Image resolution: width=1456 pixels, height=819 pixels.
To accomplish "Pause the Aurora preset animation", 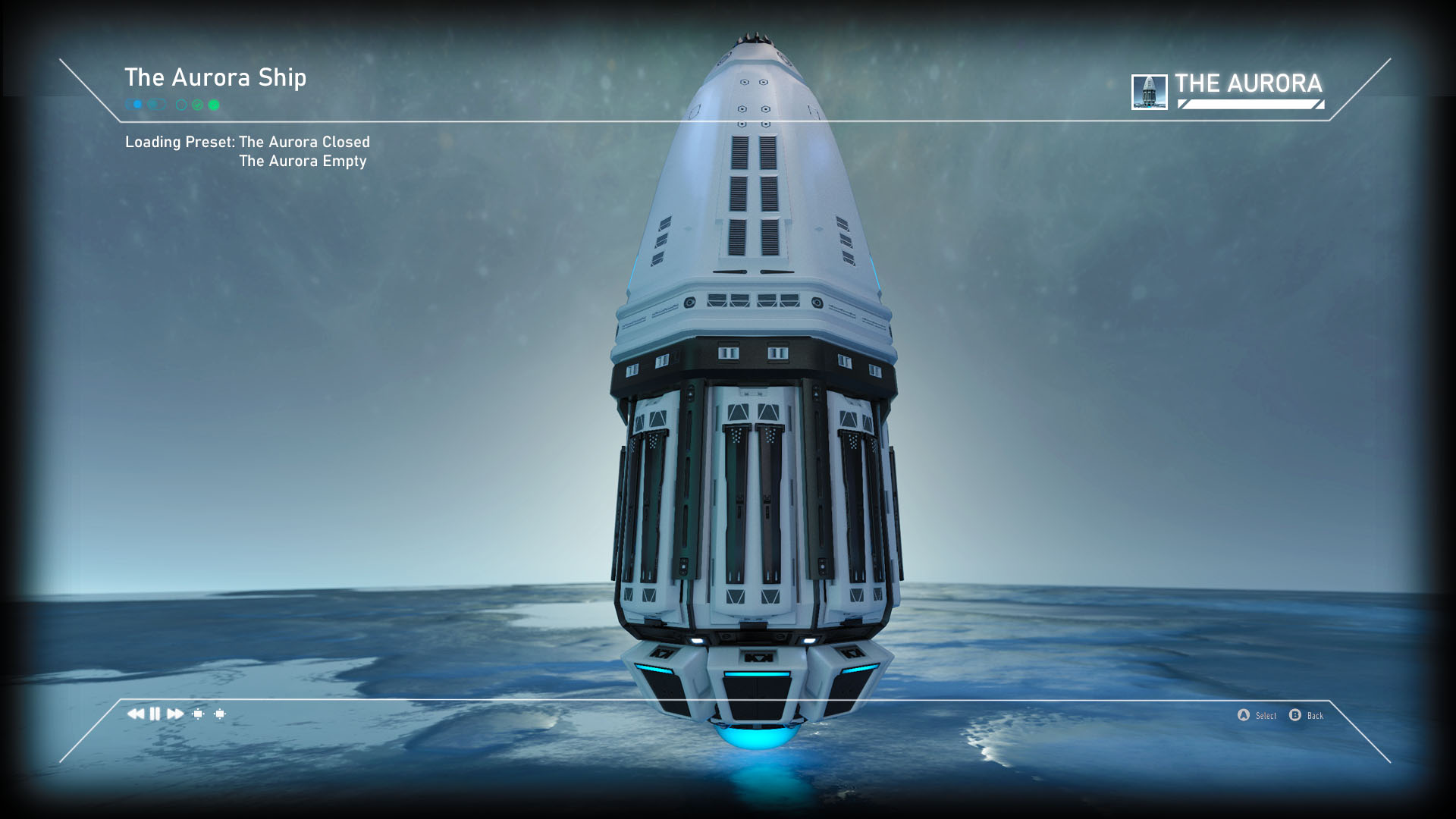I will (x=154, y=713).
